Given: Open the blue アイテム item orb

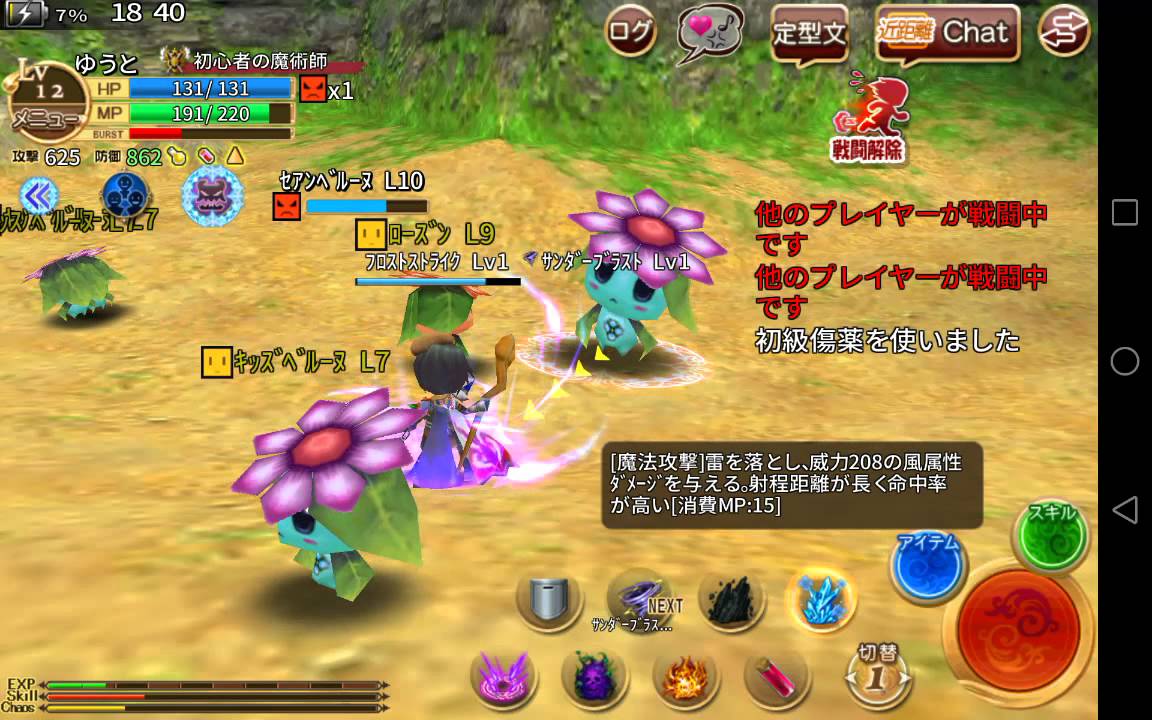Looking at the screenshot, I should [x=928, y=566].
